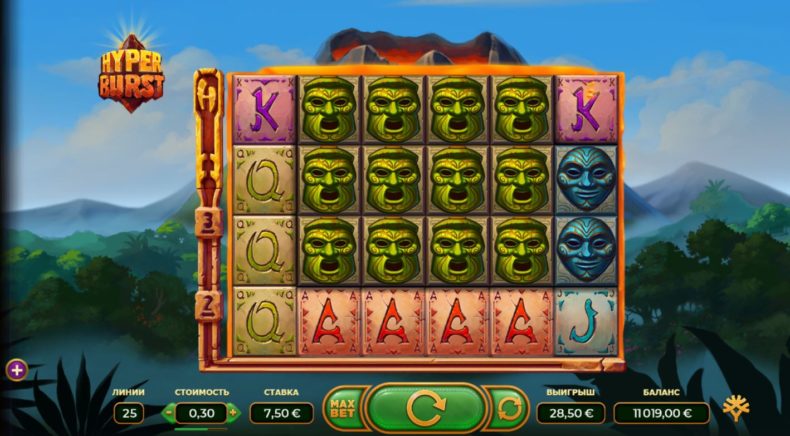Increase the coin value with the plus arrow
The height and width of the screenshot is (436, 790).
pyautogui.click(x=233, y=412)
